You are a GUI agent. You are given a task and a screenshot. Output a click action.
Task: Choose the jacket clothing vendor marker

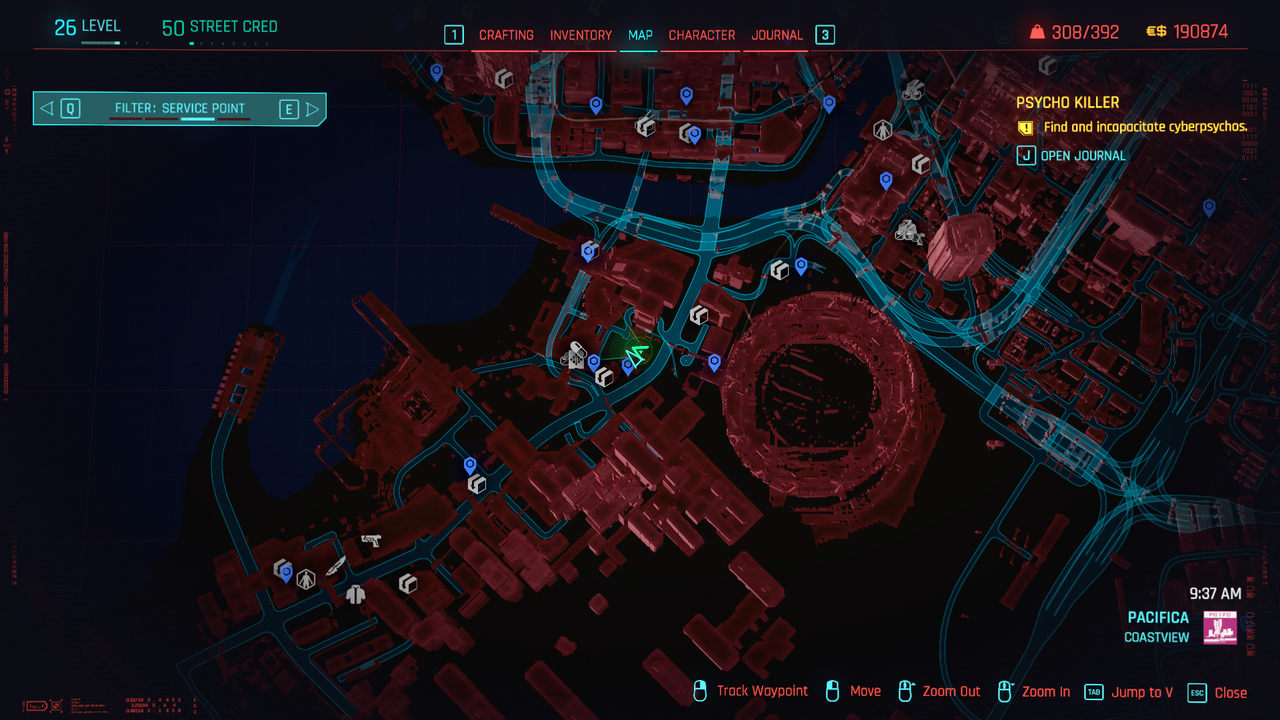(x=355, y=595)
